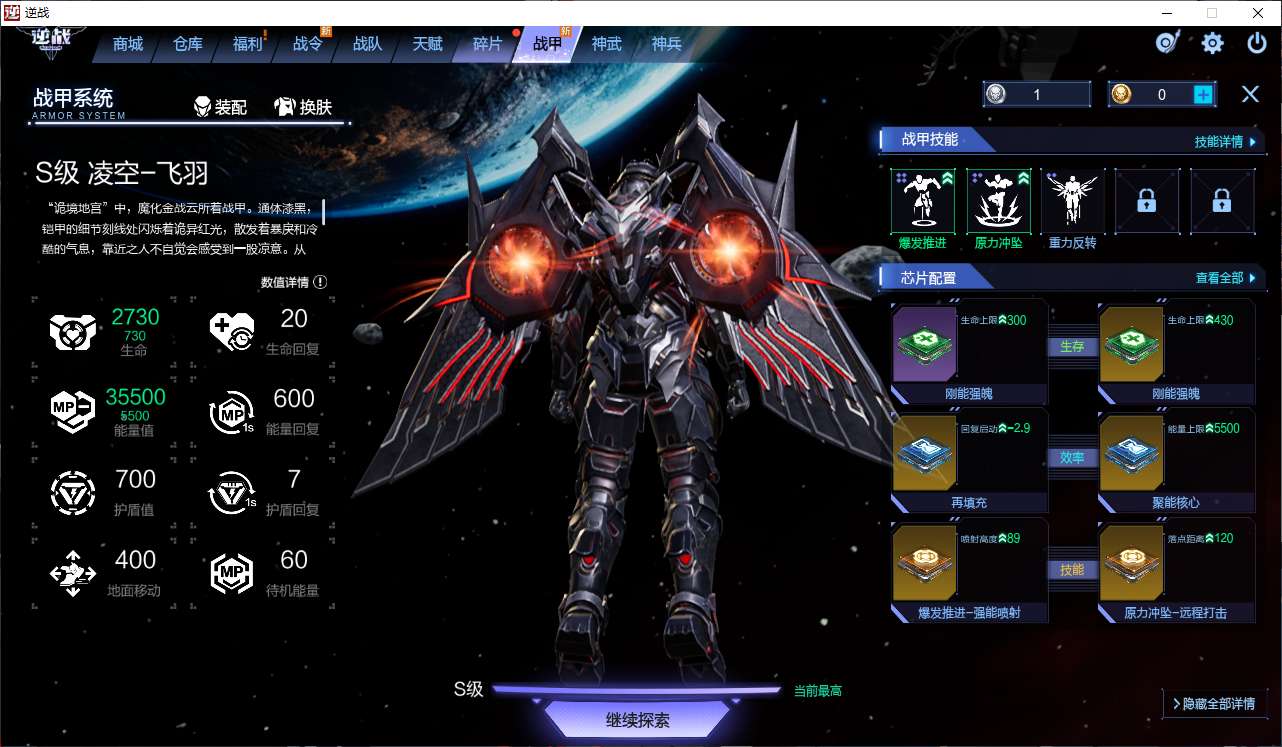Open the 福利 benefits tab
The image size is (1282, 747).
[x=247, y=44]
